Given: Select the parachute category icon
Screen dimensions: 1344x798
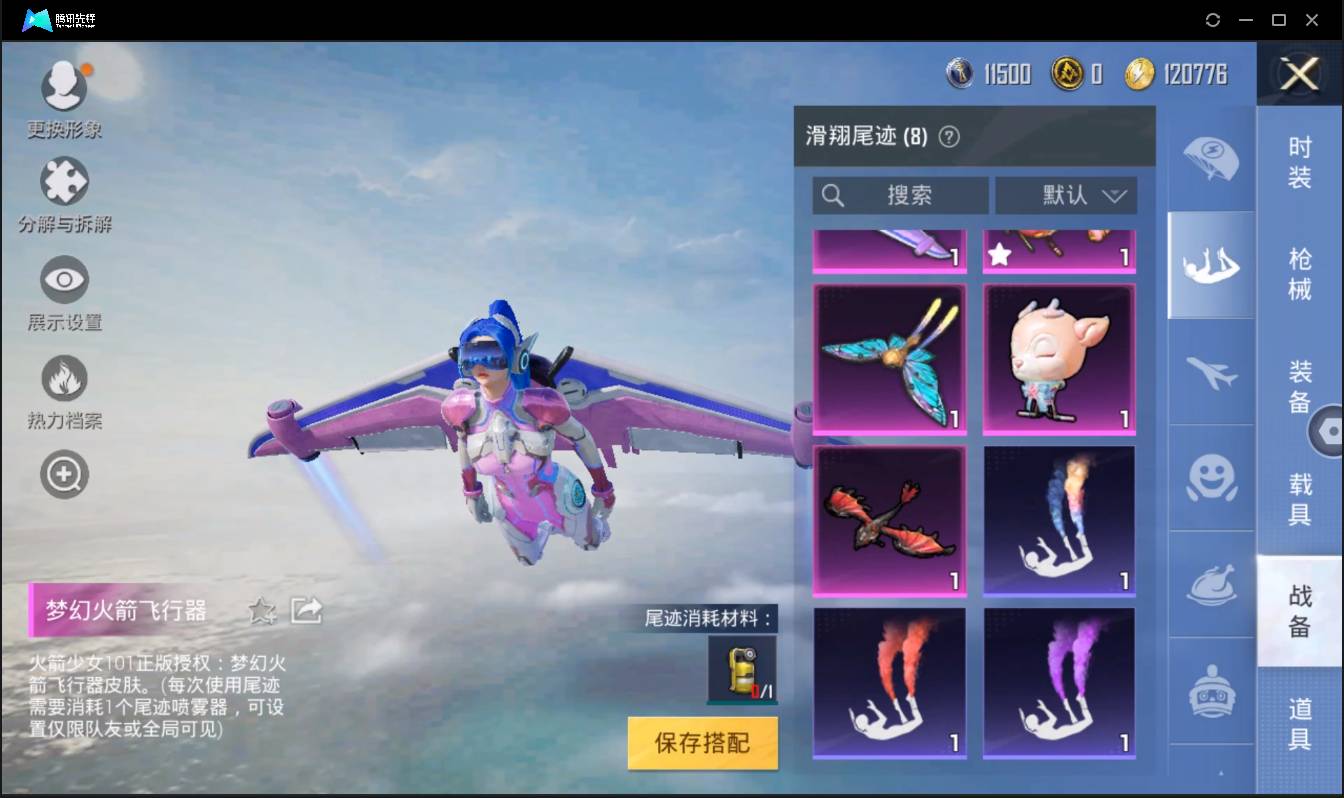Looking at the screenshot, I should pyautogui.click(x=1211, y=160).
